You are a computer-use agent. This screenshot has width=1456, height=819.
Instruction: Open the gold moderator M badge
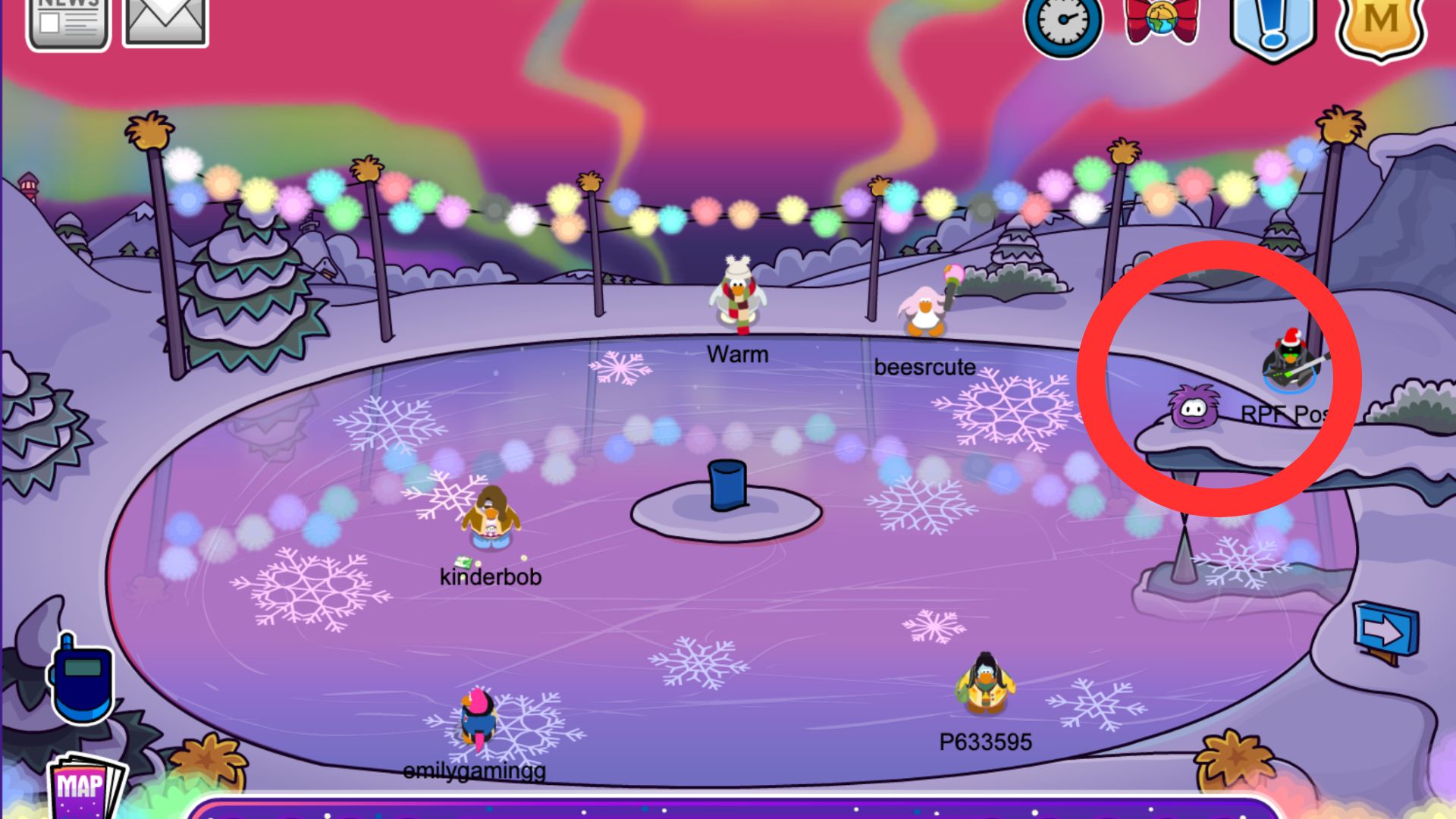[x=1380, y=27]
